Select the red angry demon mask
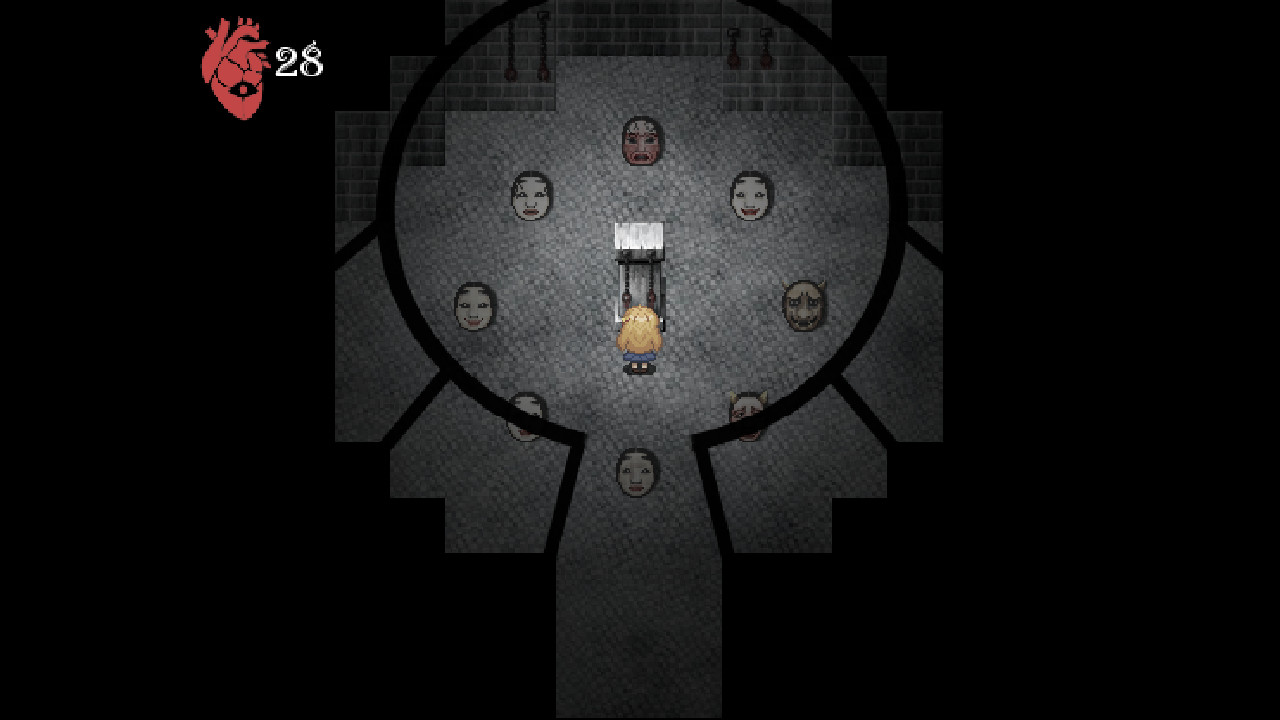 641,139
